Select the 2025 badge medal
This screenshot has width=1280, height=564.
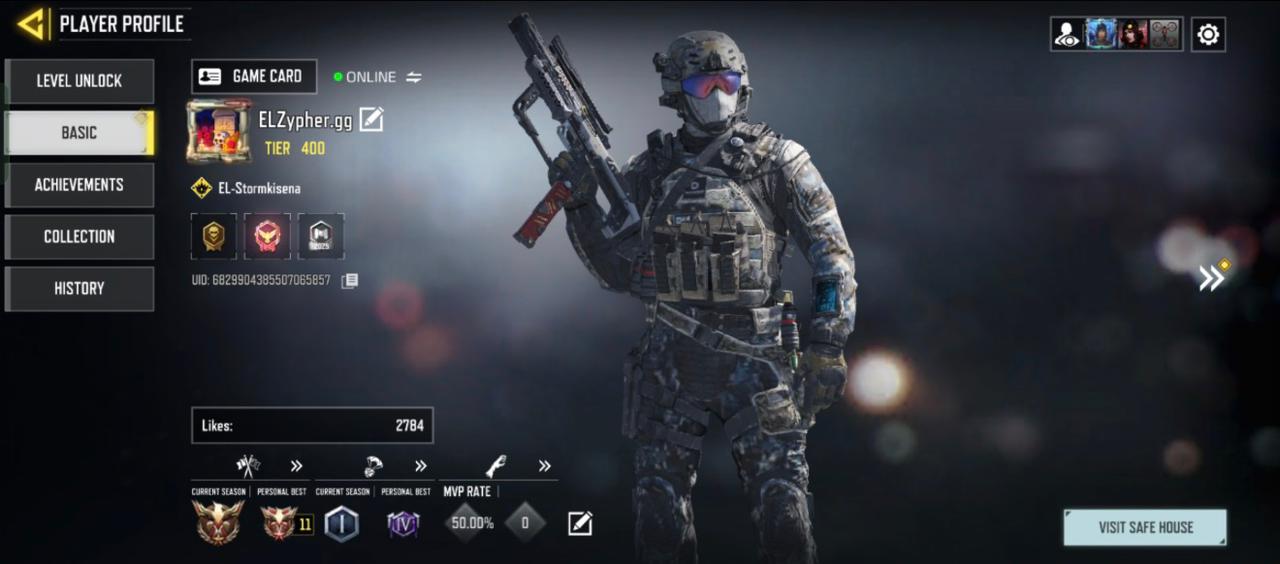click(x=321, y=236)
